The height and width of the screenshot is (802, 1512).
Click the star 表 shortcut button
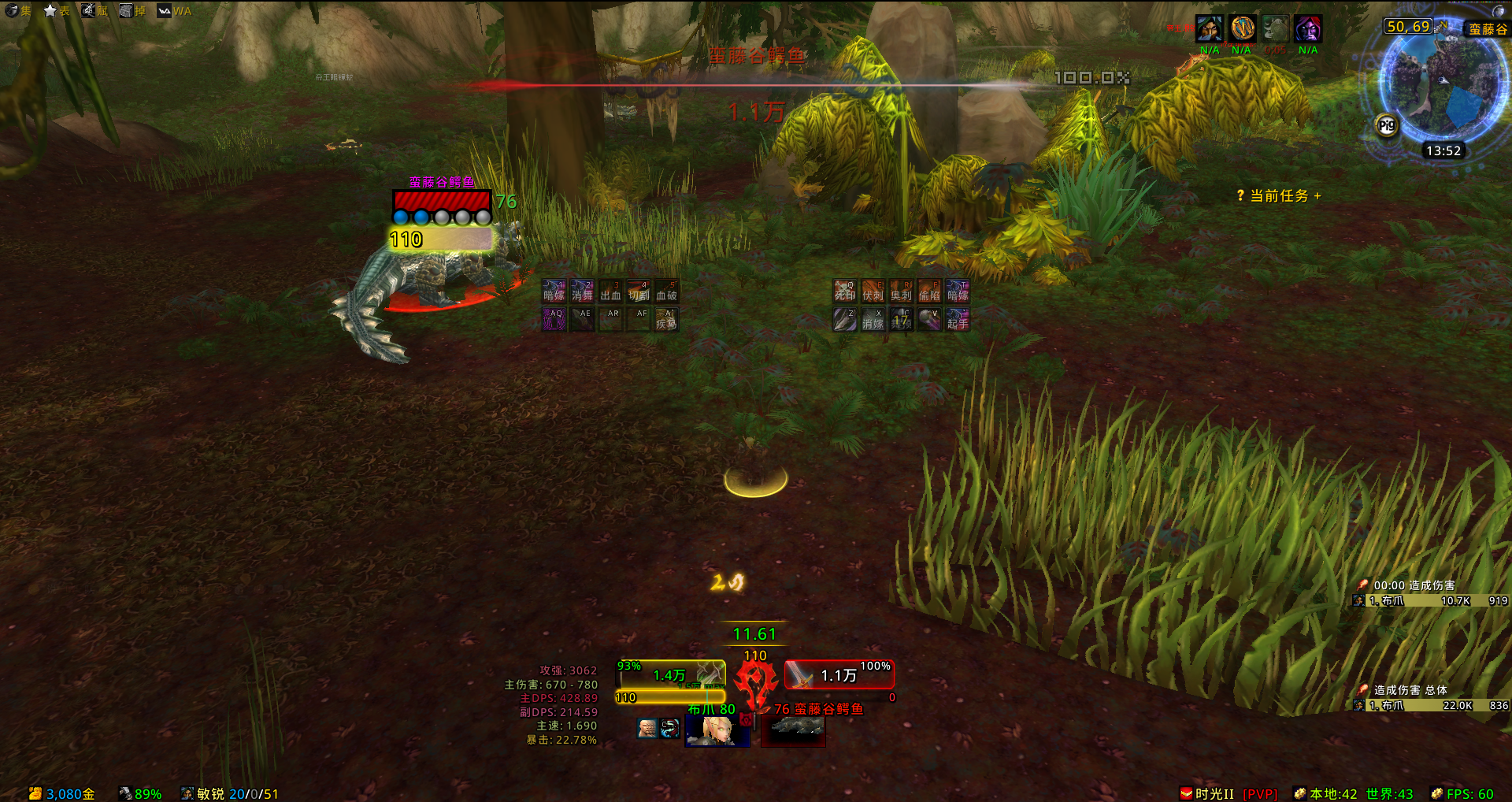click(57, 11)
